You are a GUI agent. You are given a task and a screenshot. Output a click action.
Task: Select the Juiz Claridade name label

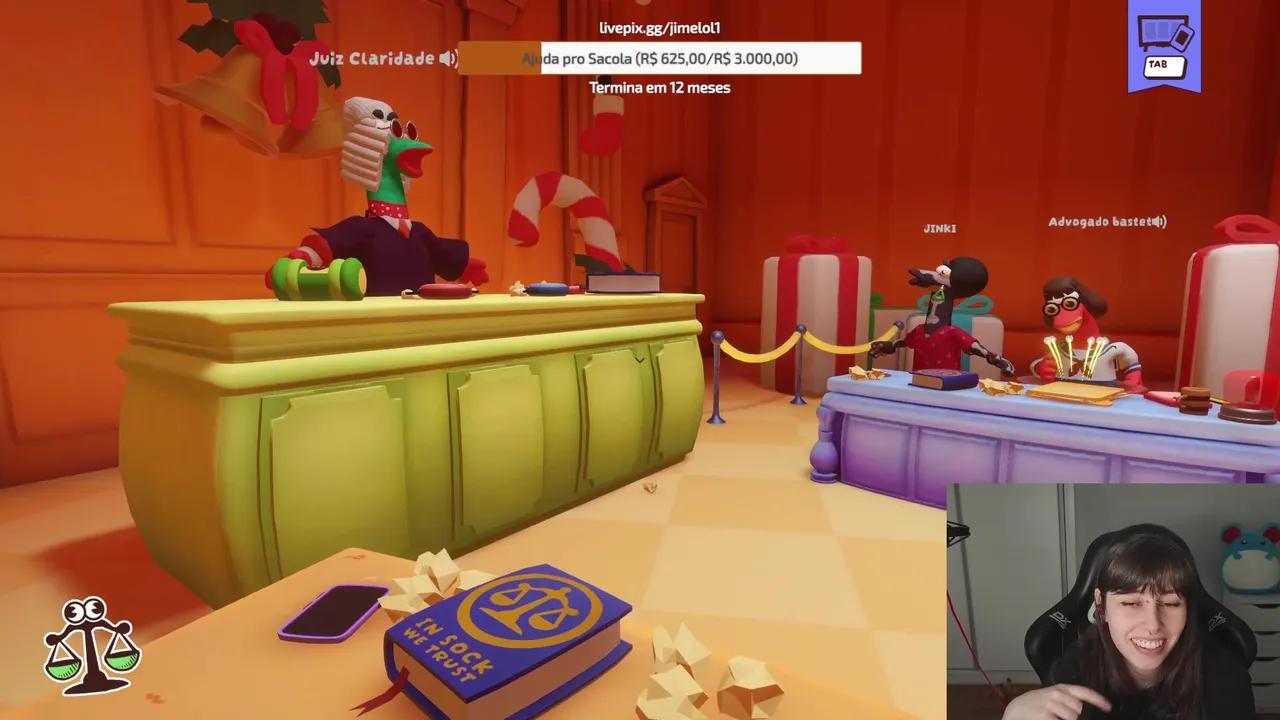375,58
